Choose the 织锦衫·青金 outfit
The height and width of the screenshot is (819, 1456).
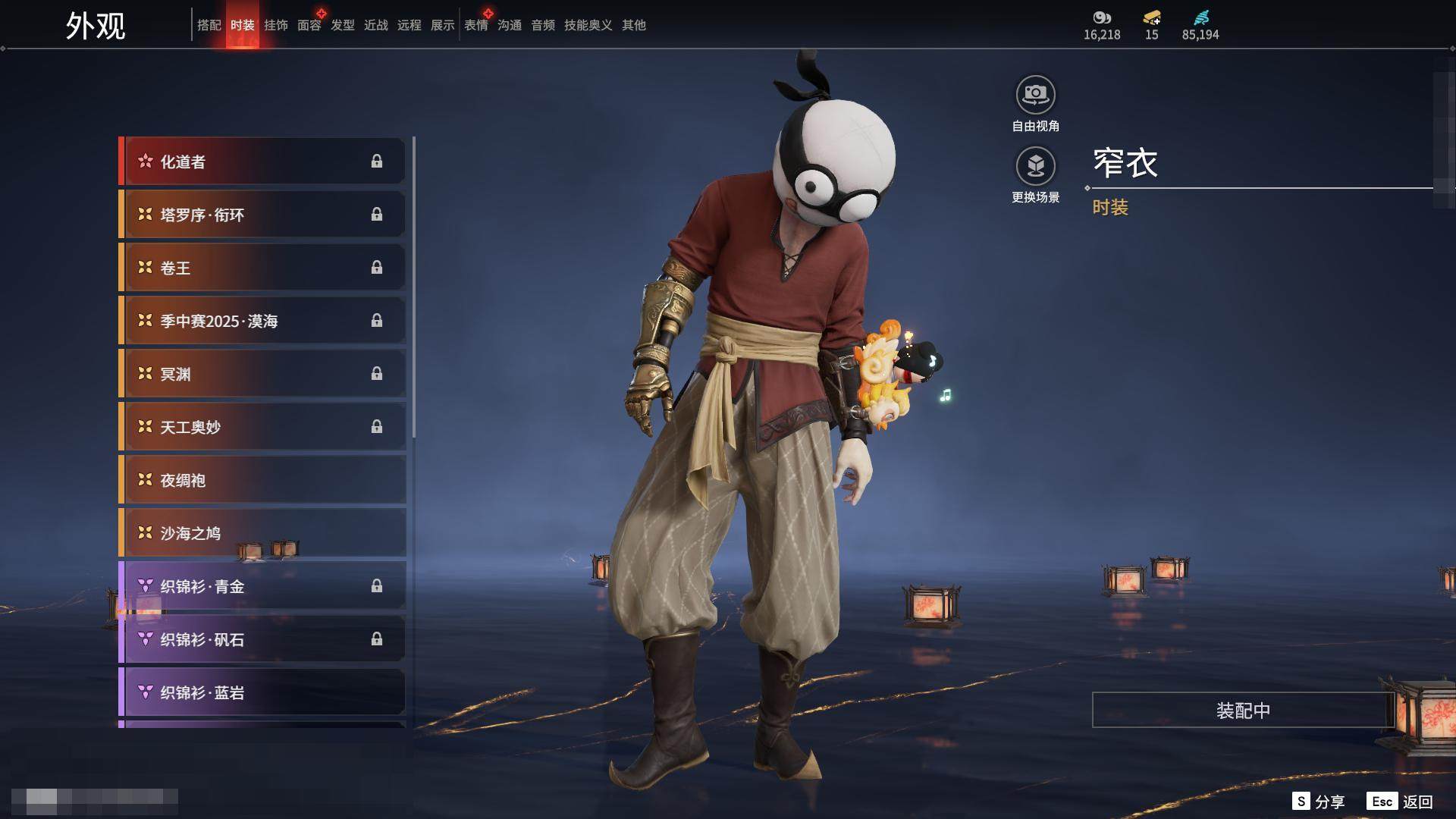pos(262,586)
